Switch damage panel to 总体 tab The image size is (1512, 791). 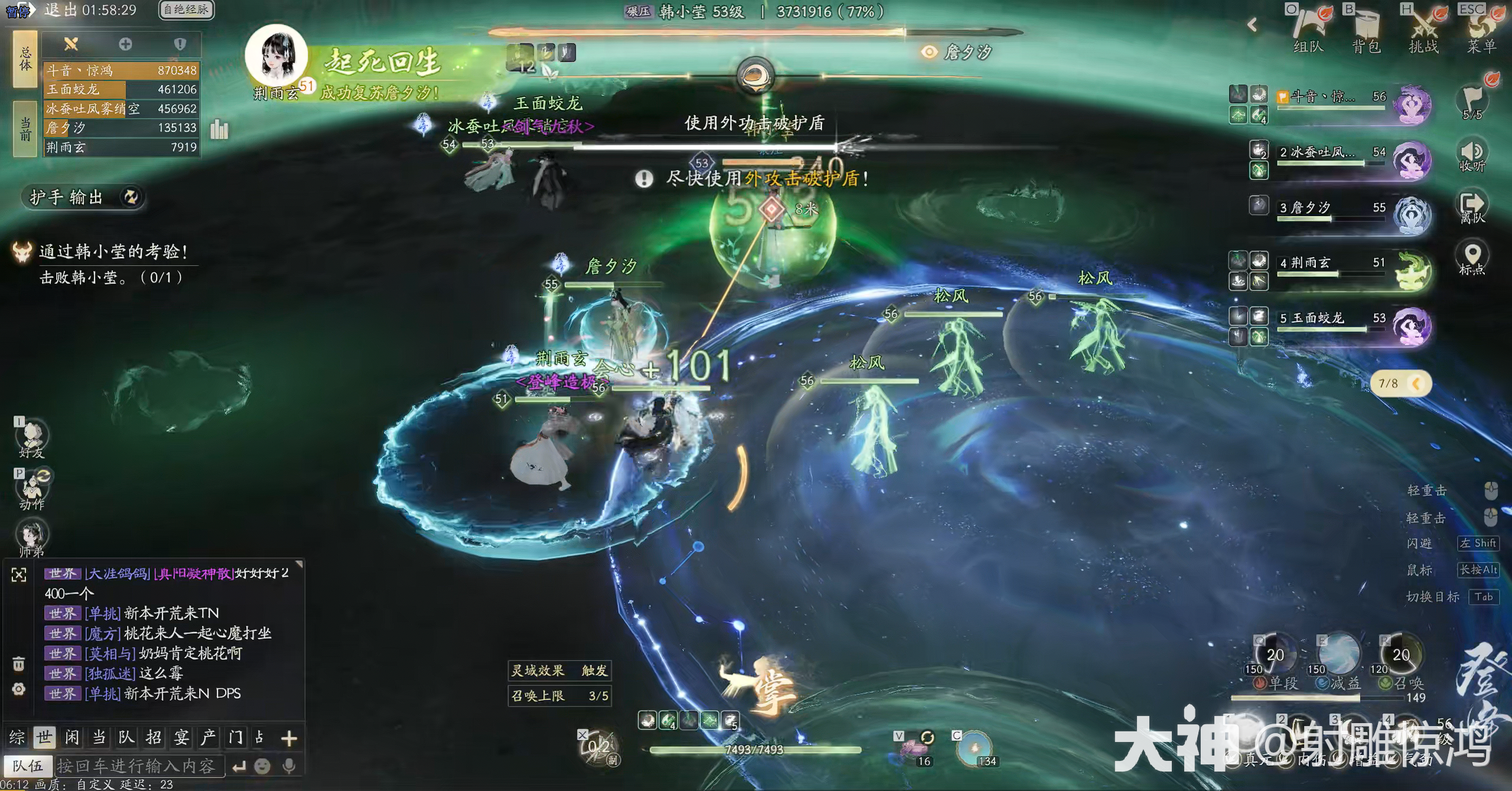(25, 59)
